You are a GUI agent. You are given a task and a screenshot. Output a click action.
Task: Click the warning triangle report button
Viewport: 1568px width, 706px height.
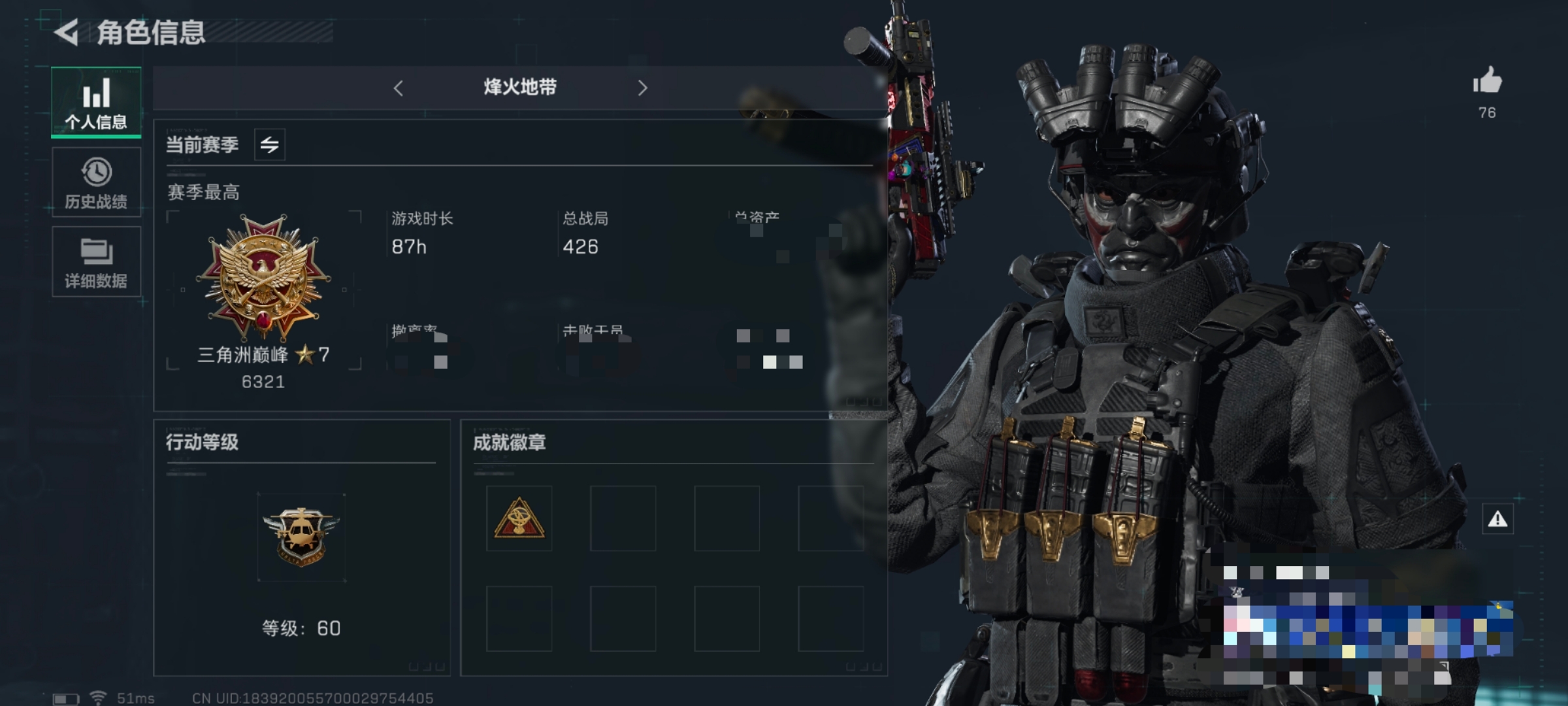tap(1497, 520)
